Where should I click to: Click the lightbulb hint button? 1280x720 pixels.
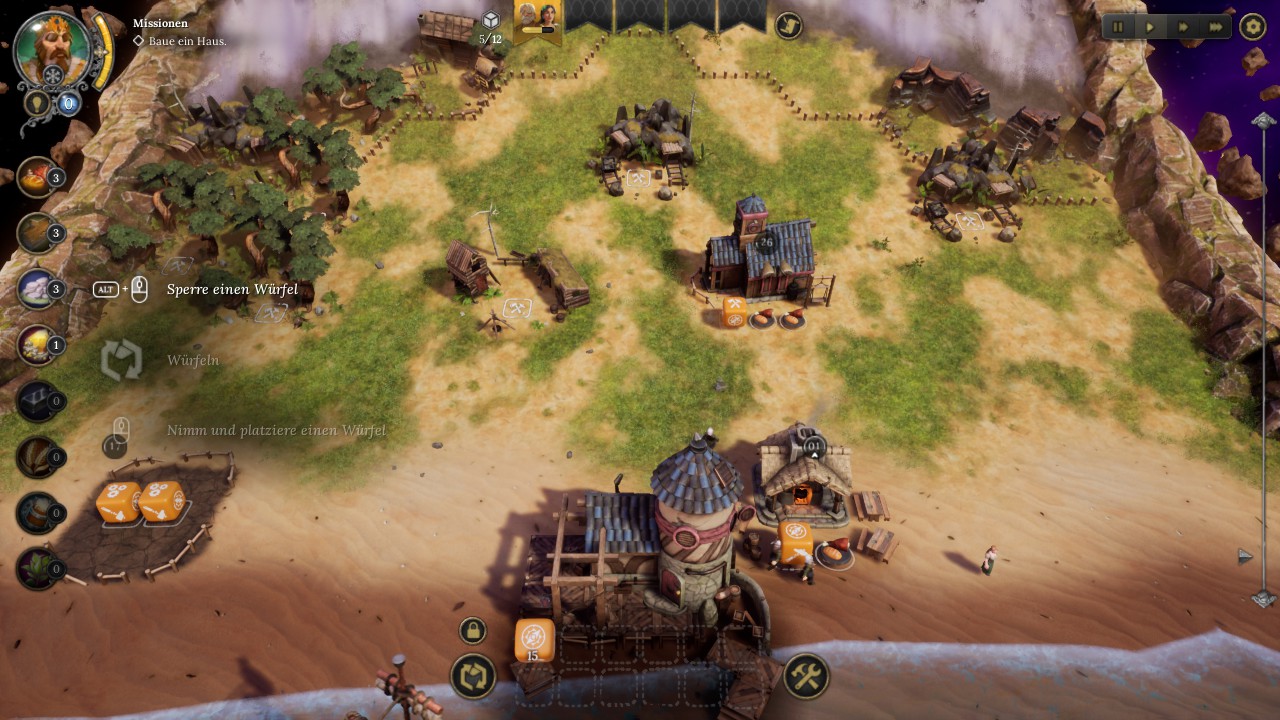coord(36,102)
